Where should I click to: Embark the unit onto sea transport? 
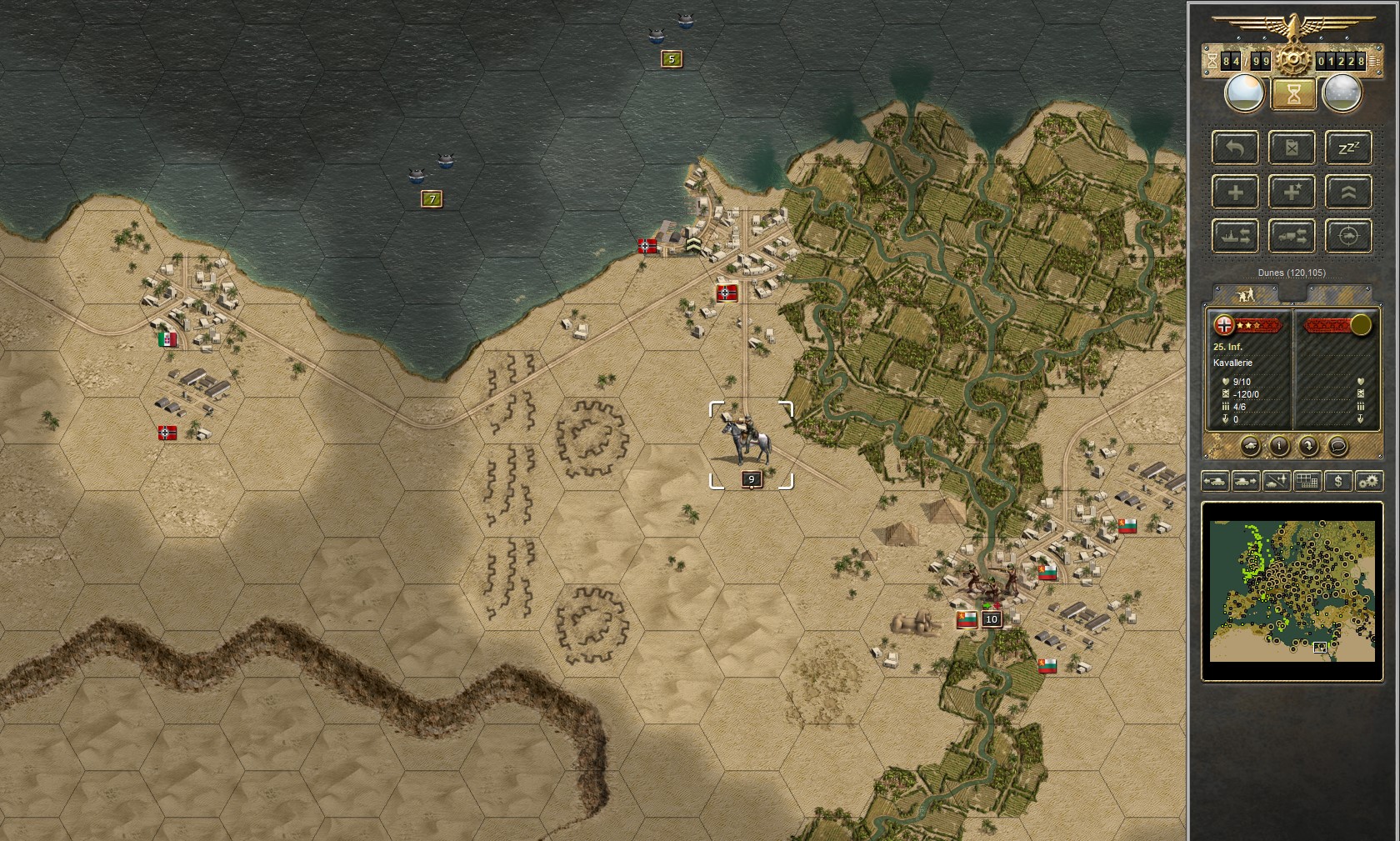coord(1236,236)
